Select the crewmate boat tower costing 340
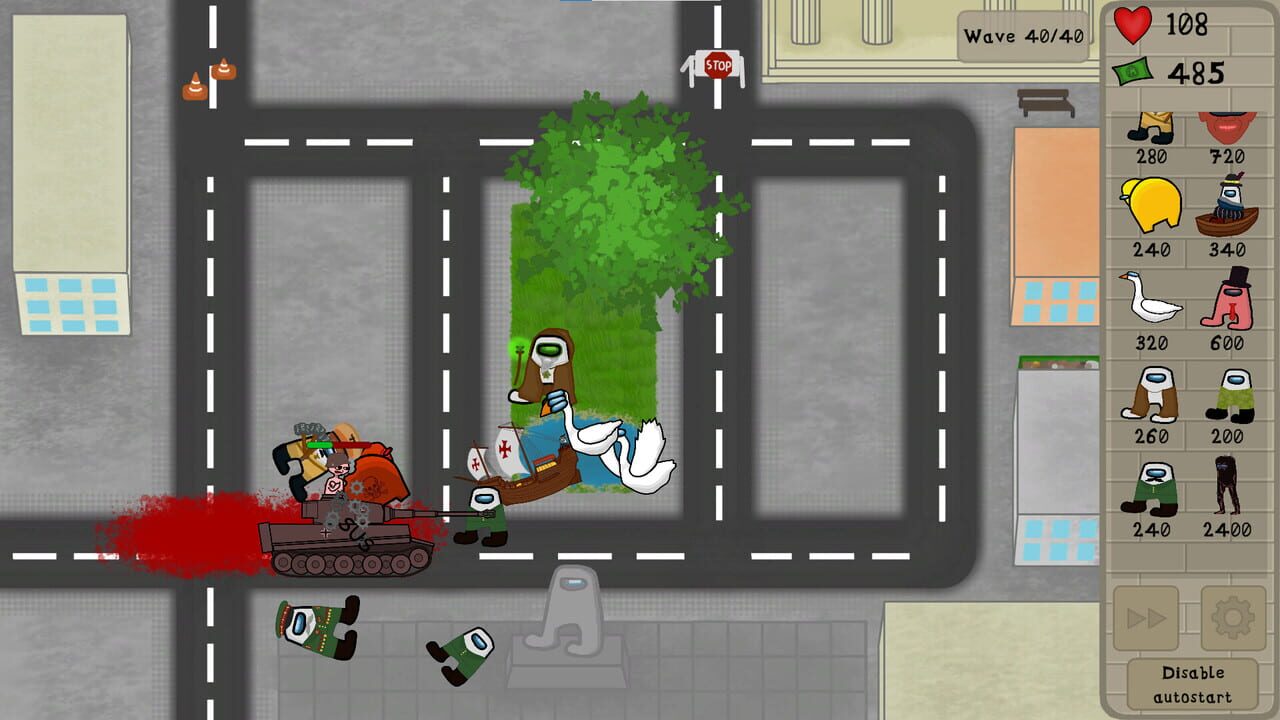 (1228, 210)
